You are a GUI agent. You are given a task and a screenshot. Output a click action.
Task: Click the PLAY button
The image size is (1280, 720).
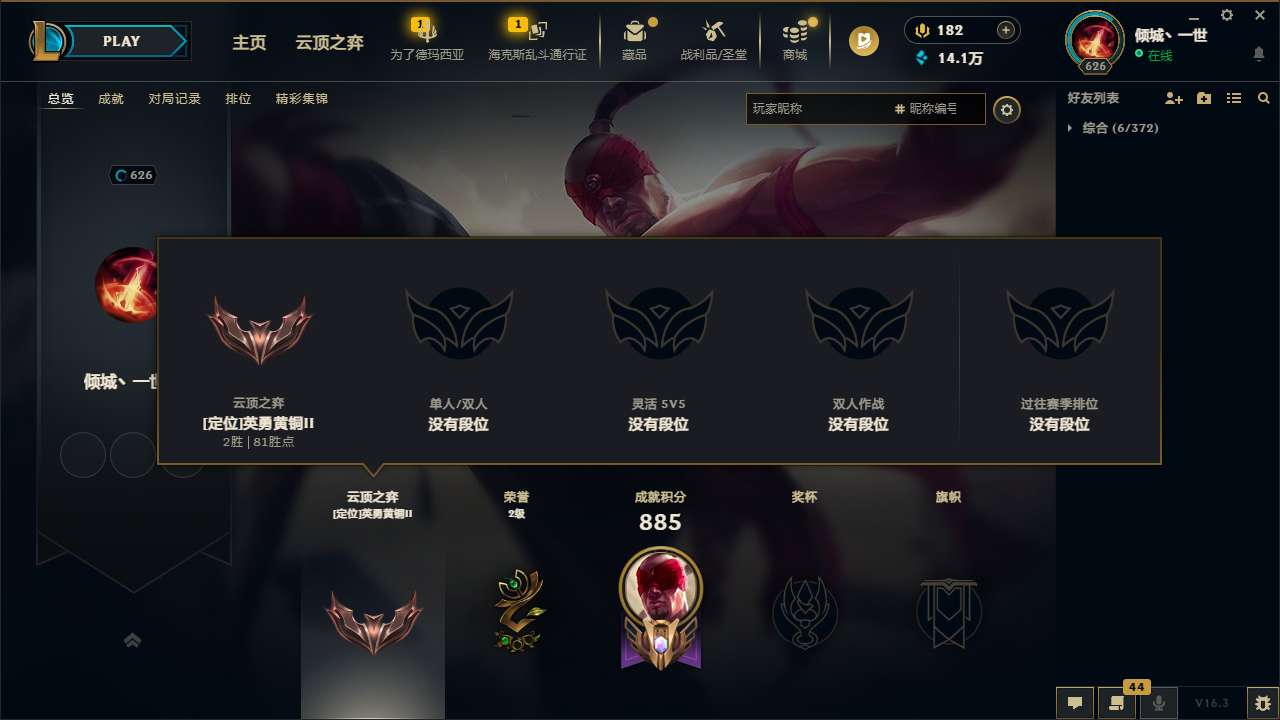click(121, 41)
